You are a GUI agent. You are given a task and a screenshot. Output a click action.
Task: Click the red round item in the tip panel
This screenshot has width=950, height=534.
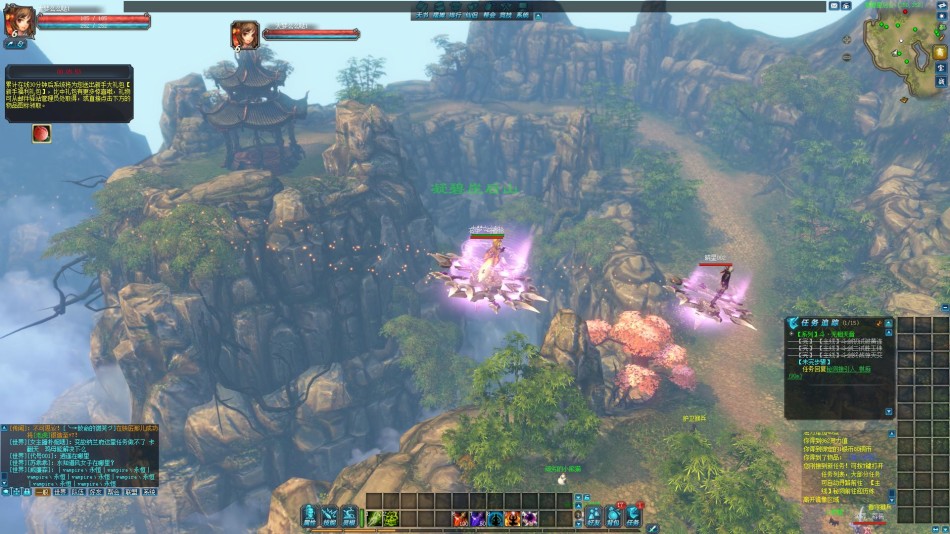click(x=41, y=133)
